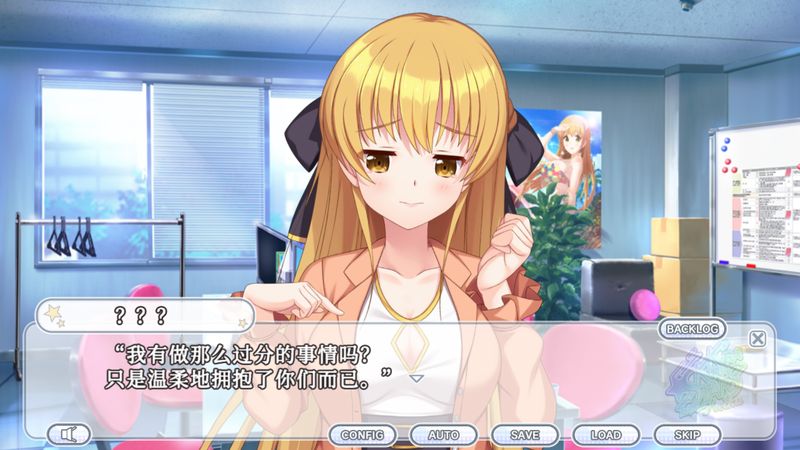Open the BACKLOG history
This screenshot has width=800, height=450.
[x=693, y=328]
